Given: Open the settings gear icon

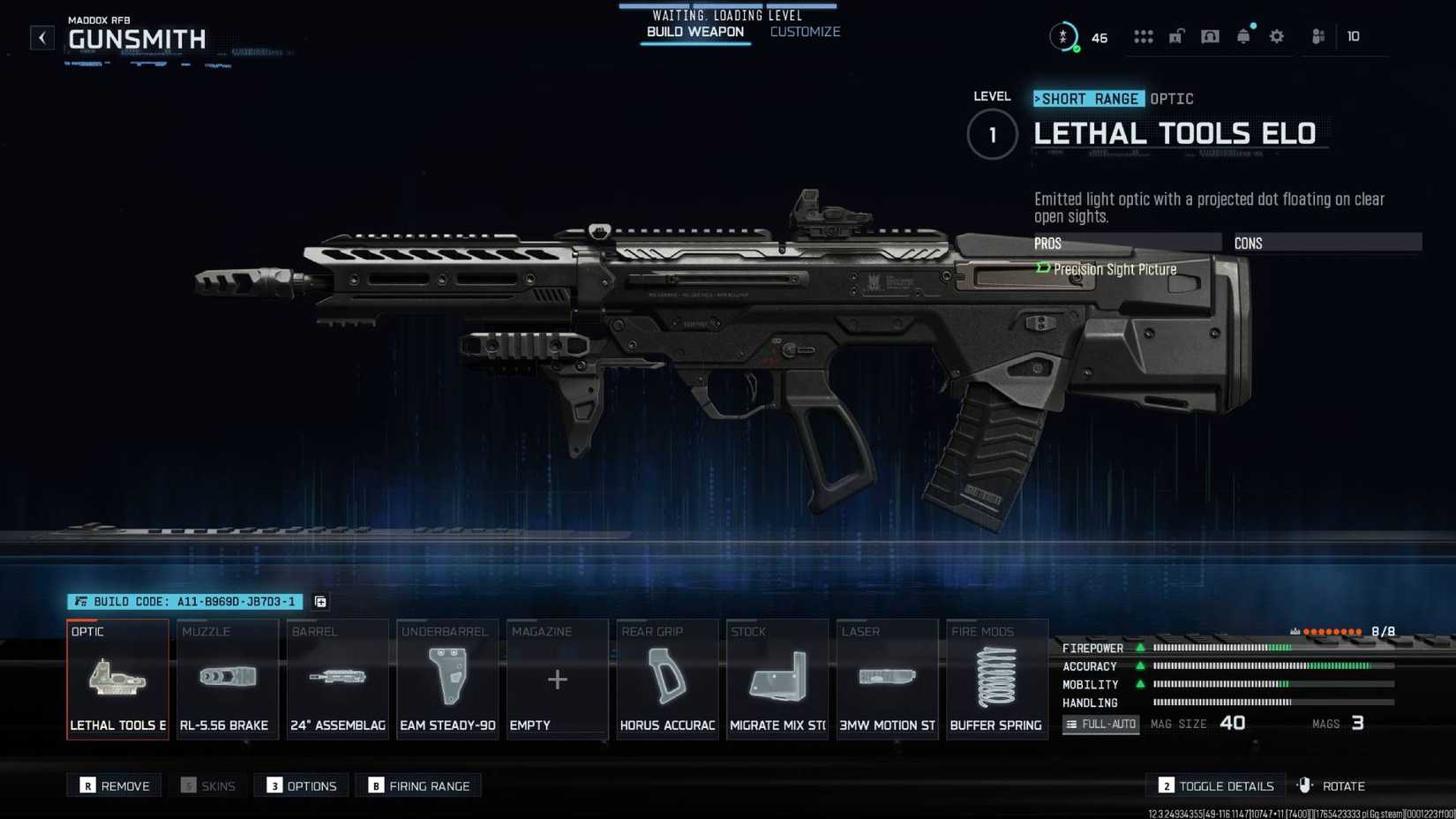Looking at the screenshot, I should (x=1276, y=36).
